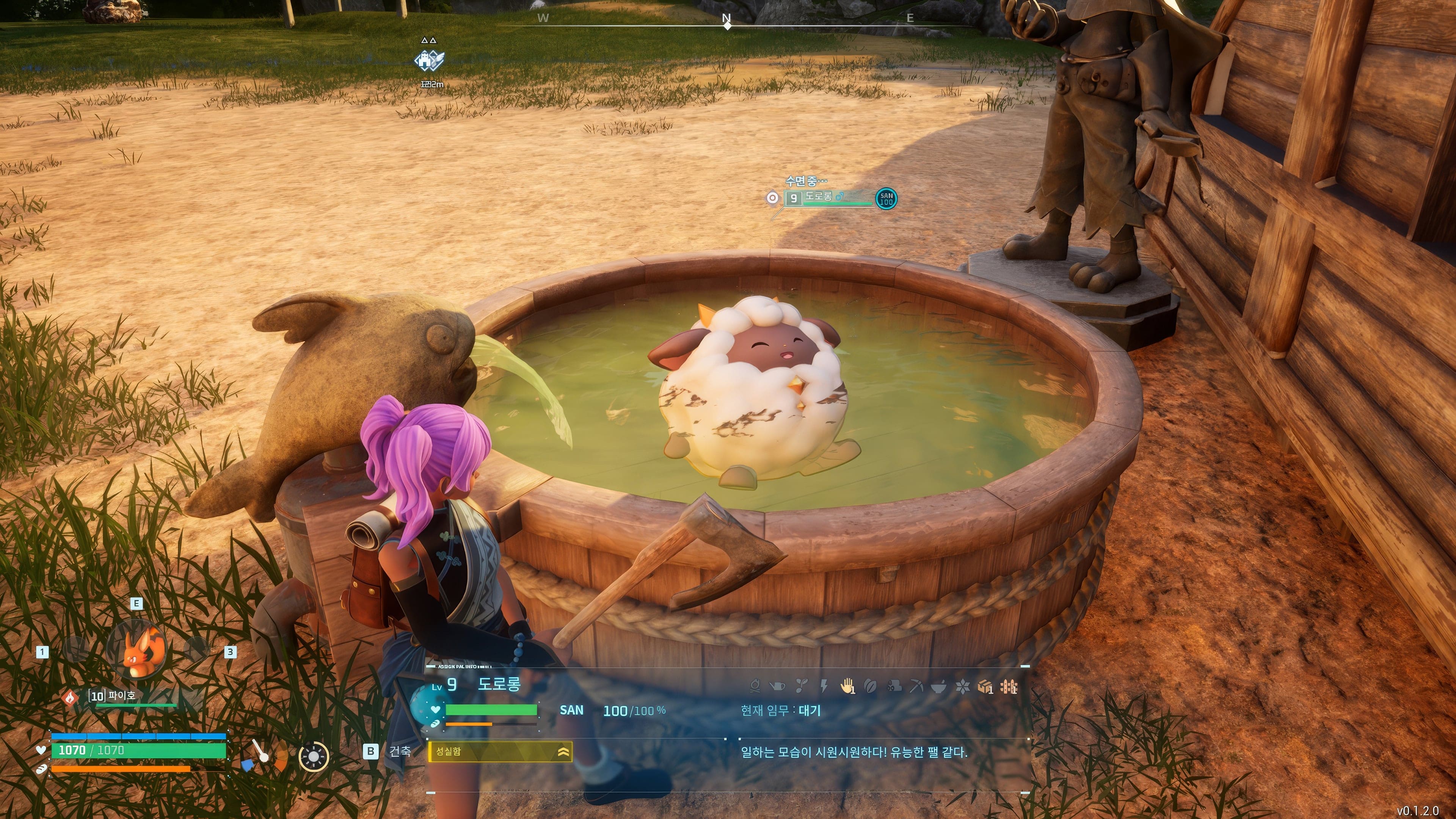This screenshot has height=819, width=1456.
Task: Click the cooling snowflake suitability icon
Action: coord(962,687)
